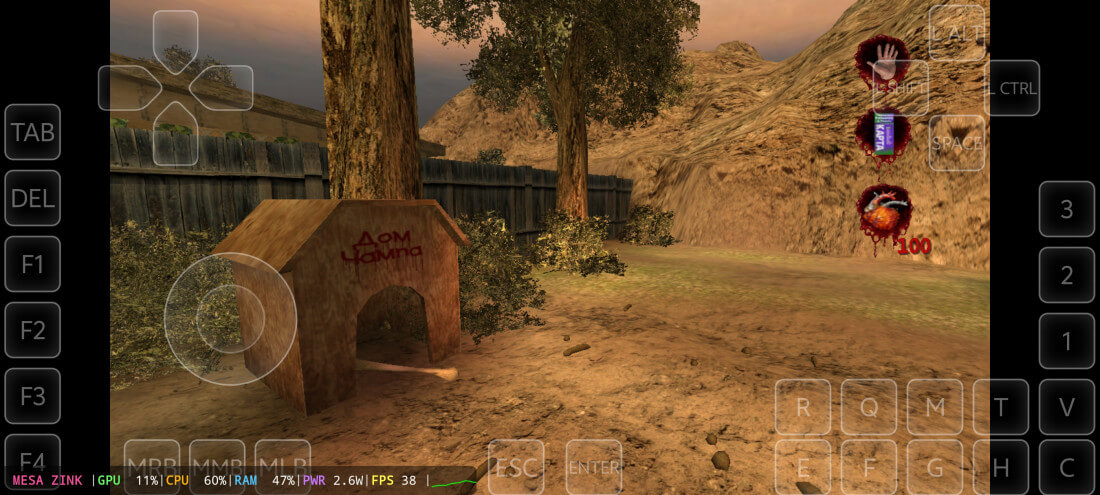
Task: Jump using the SPACE touch button
Action: 957,143
